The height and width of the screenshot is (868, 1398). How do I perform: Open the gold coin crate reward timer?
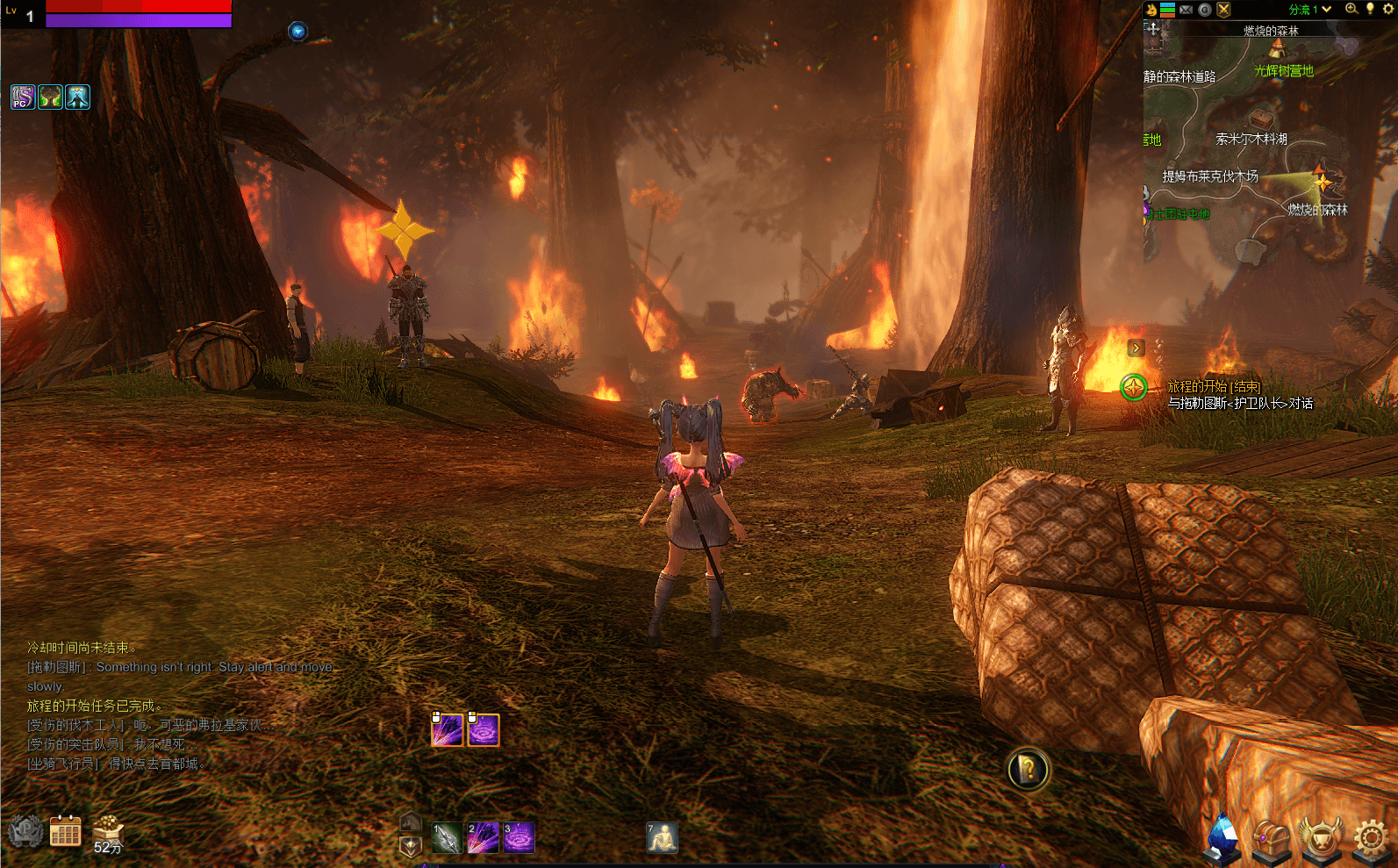click(108, 832)
